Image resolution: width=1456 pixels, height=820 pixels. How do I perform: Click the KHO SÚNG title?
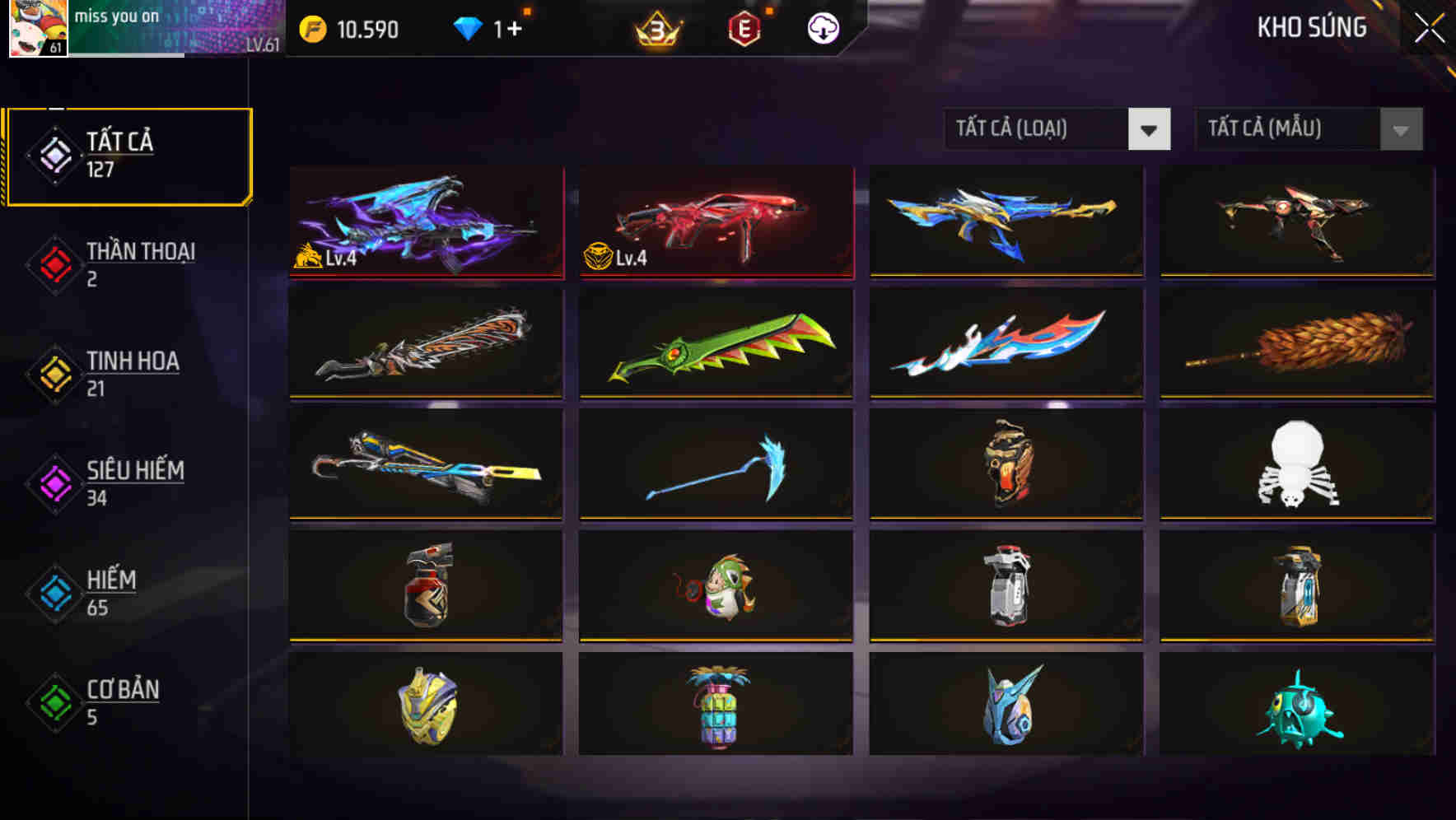(x=1312, y=27)
